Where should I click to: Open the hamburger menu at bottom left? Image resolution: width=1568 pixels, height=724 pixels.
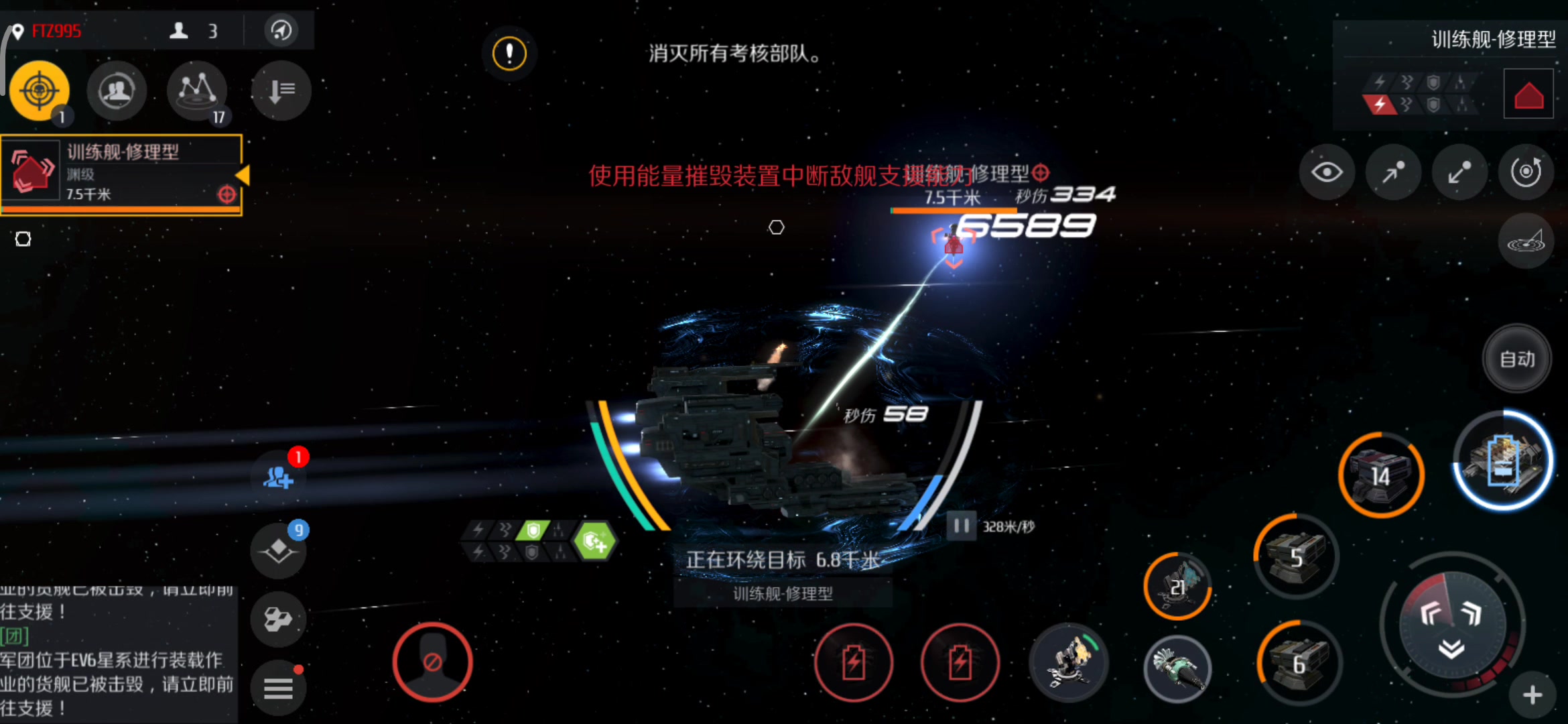pos(279,687)
